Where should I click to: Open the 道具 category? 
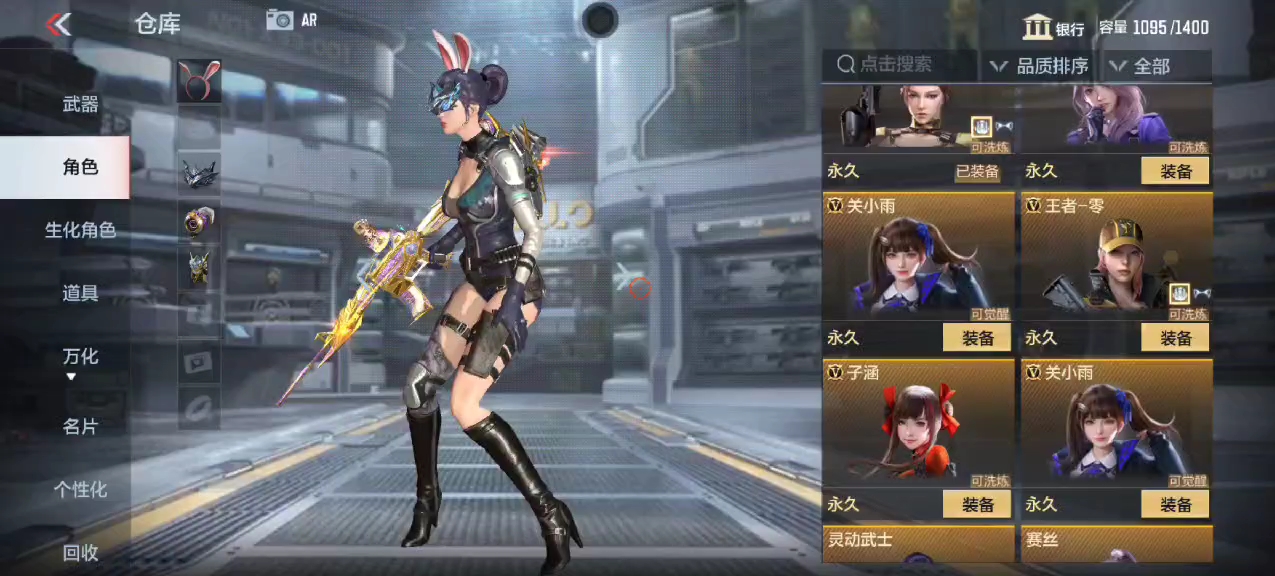point(80,293)
